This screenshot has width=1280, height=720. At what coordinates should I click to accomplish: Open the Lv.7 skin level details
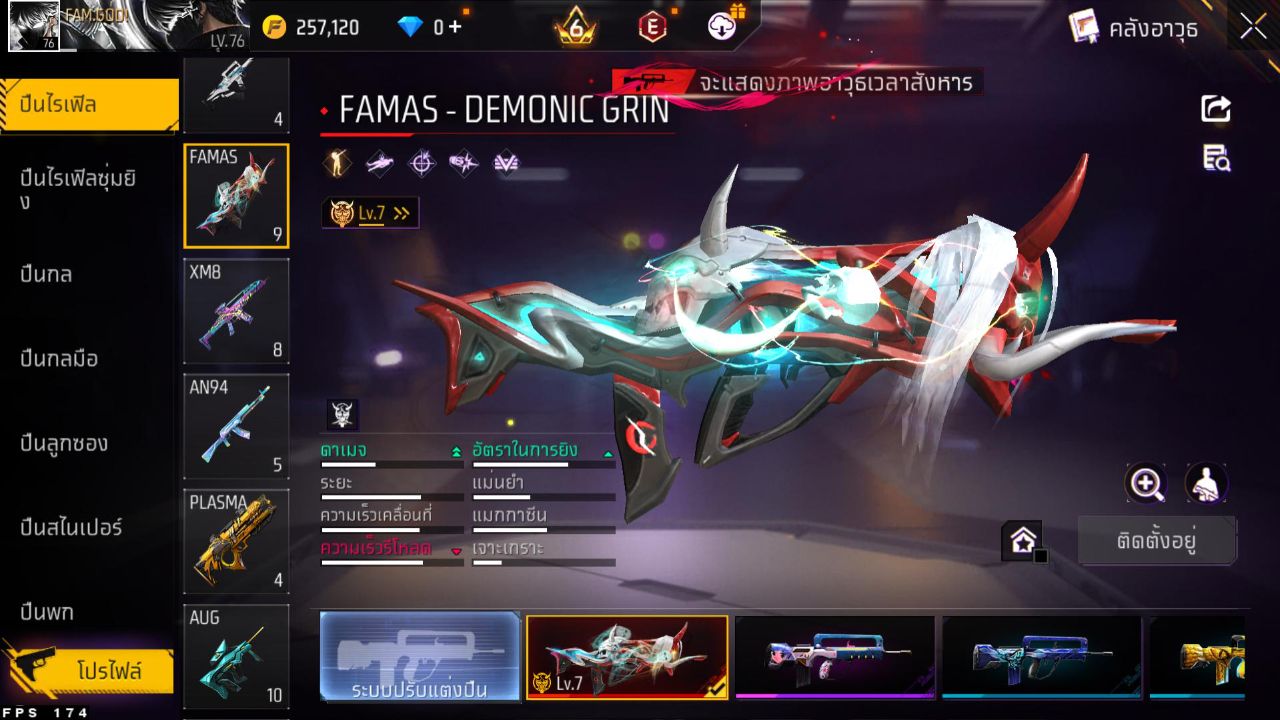(370, 213)
